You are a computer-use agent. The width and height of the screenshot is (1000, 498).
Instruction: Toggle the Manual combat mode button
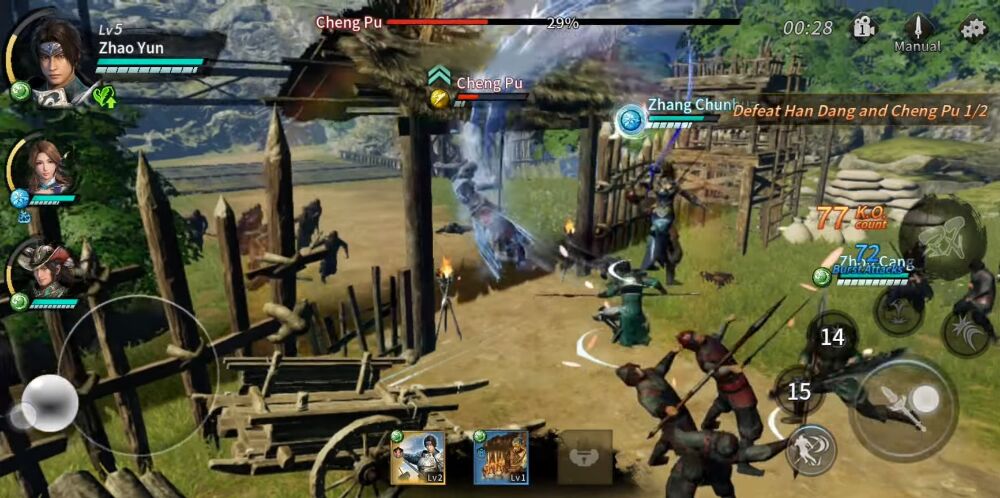point(917,32)
